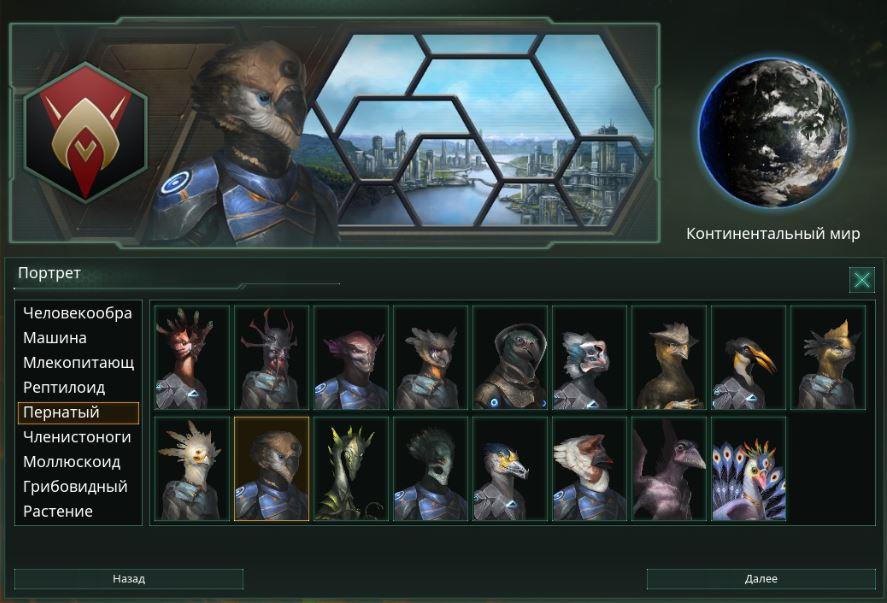887x603 pixels.
Task: Click the red and gold empire emblem
Action: click(85, 130)
